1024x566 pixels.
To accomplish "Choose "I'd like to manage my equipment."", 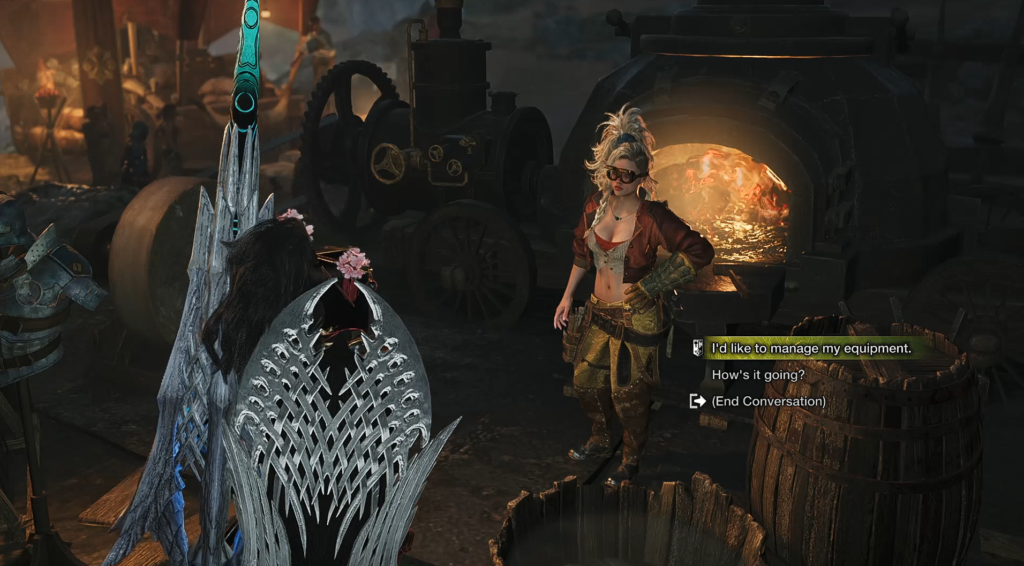I will (x=810, y=348).
